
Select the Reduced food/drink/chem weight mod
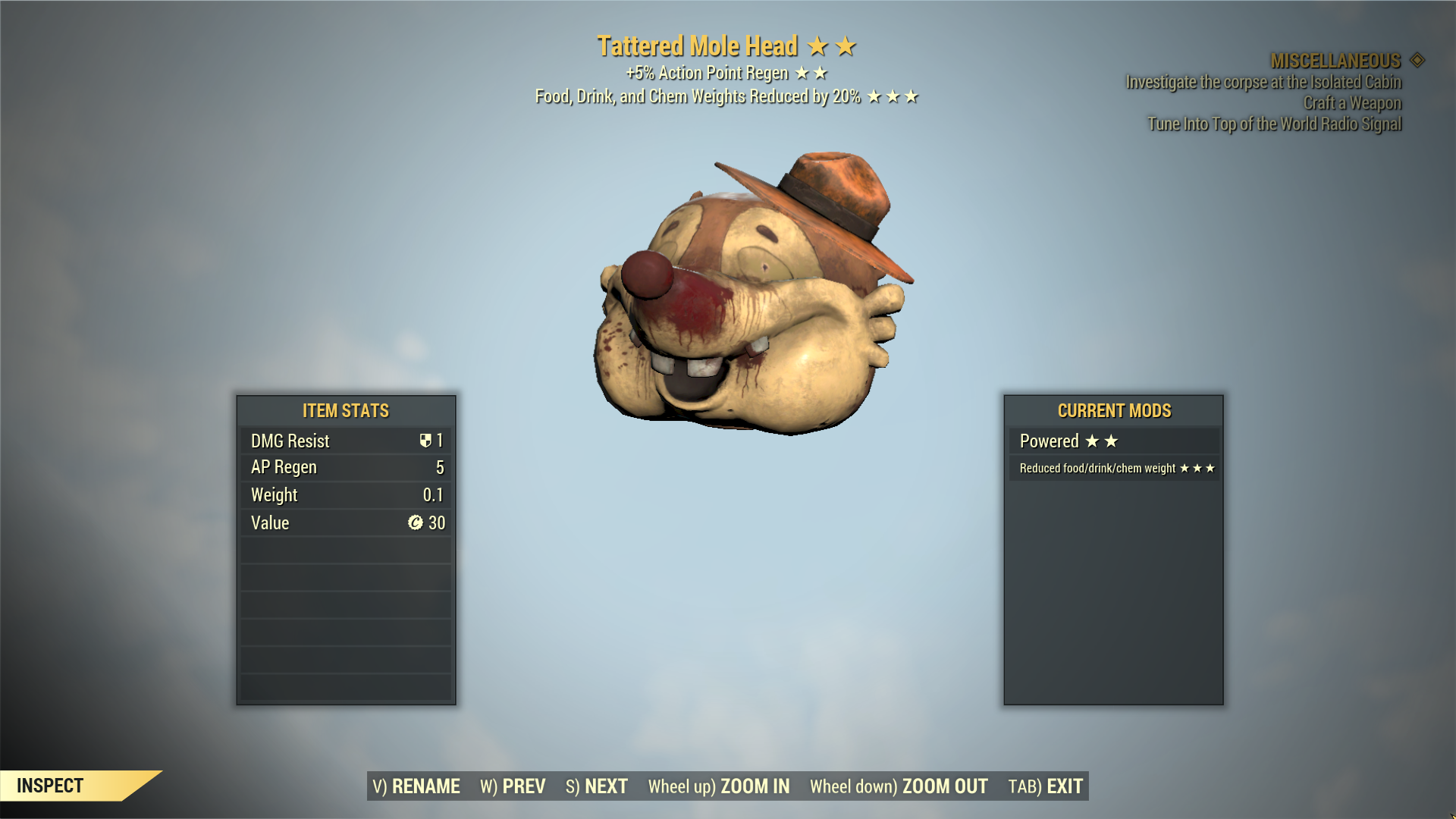coord(1113,469)
